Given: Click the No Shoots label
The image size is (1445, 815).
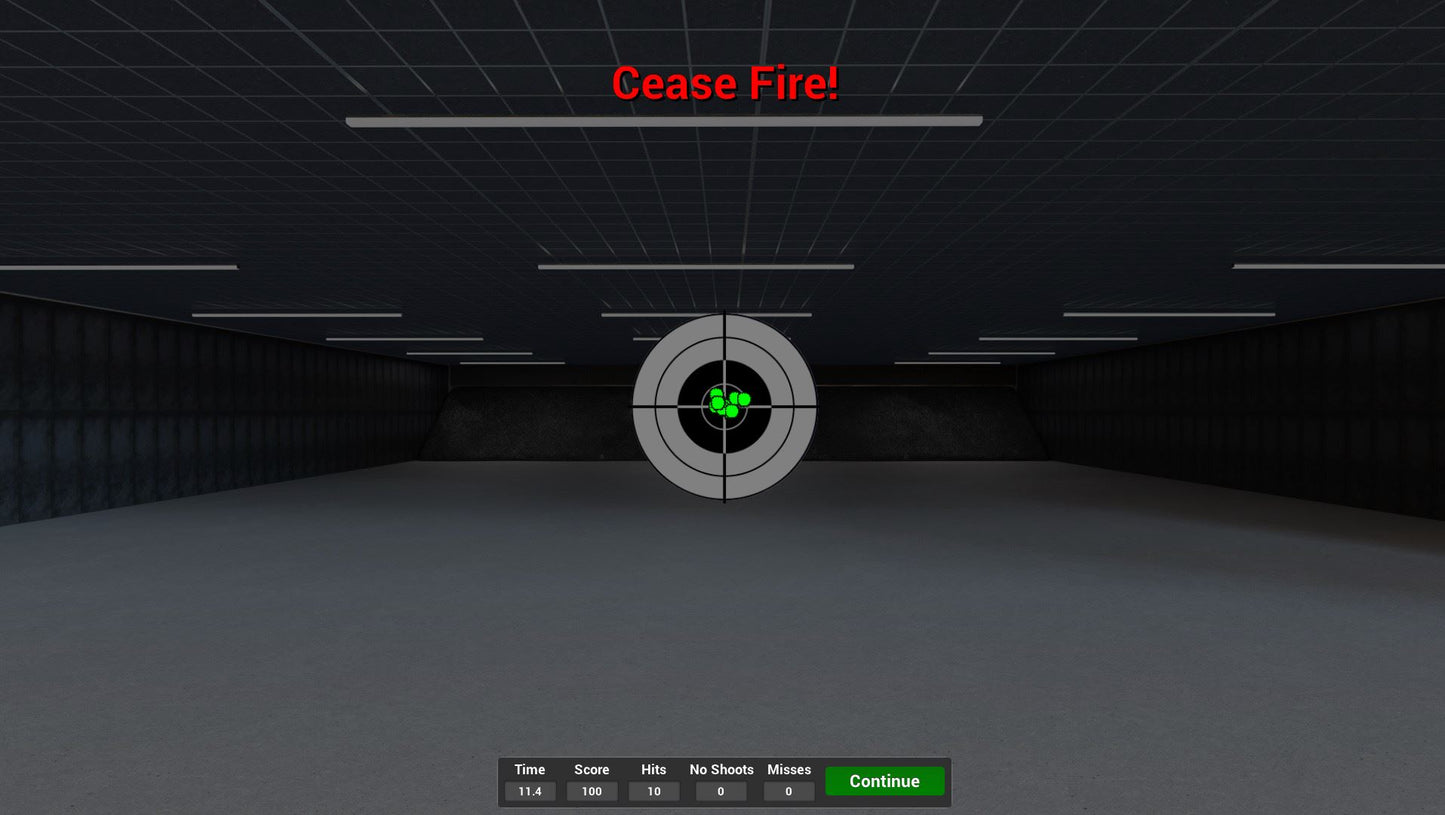Looking at the screenshot, I should (x=721, y=770).
